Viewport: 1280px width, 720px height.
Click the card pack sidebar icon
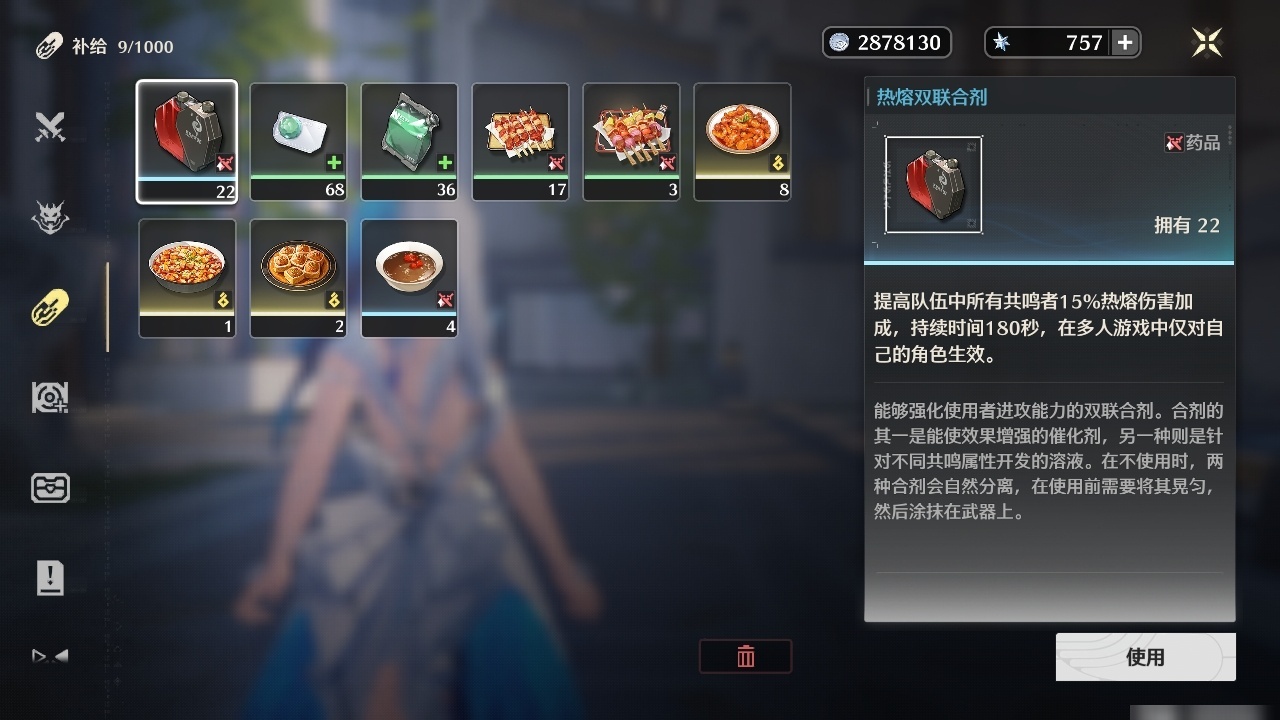(50, 488)
